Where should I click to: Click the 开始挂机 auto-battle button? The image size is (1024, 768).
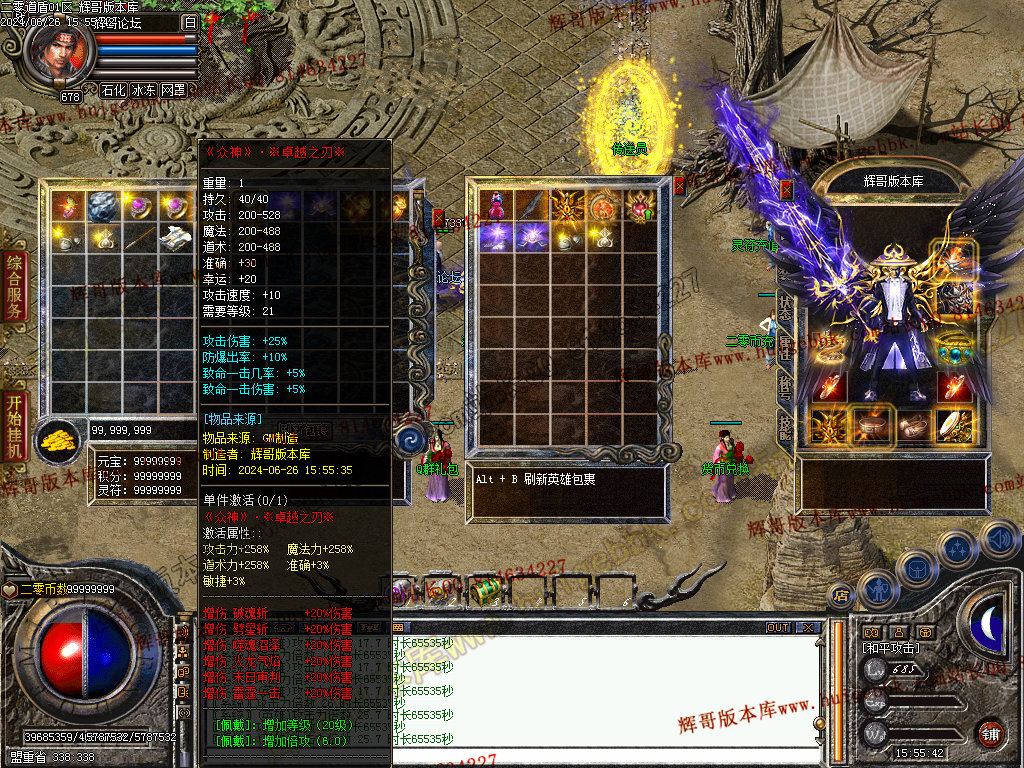[x=14, y=427]
